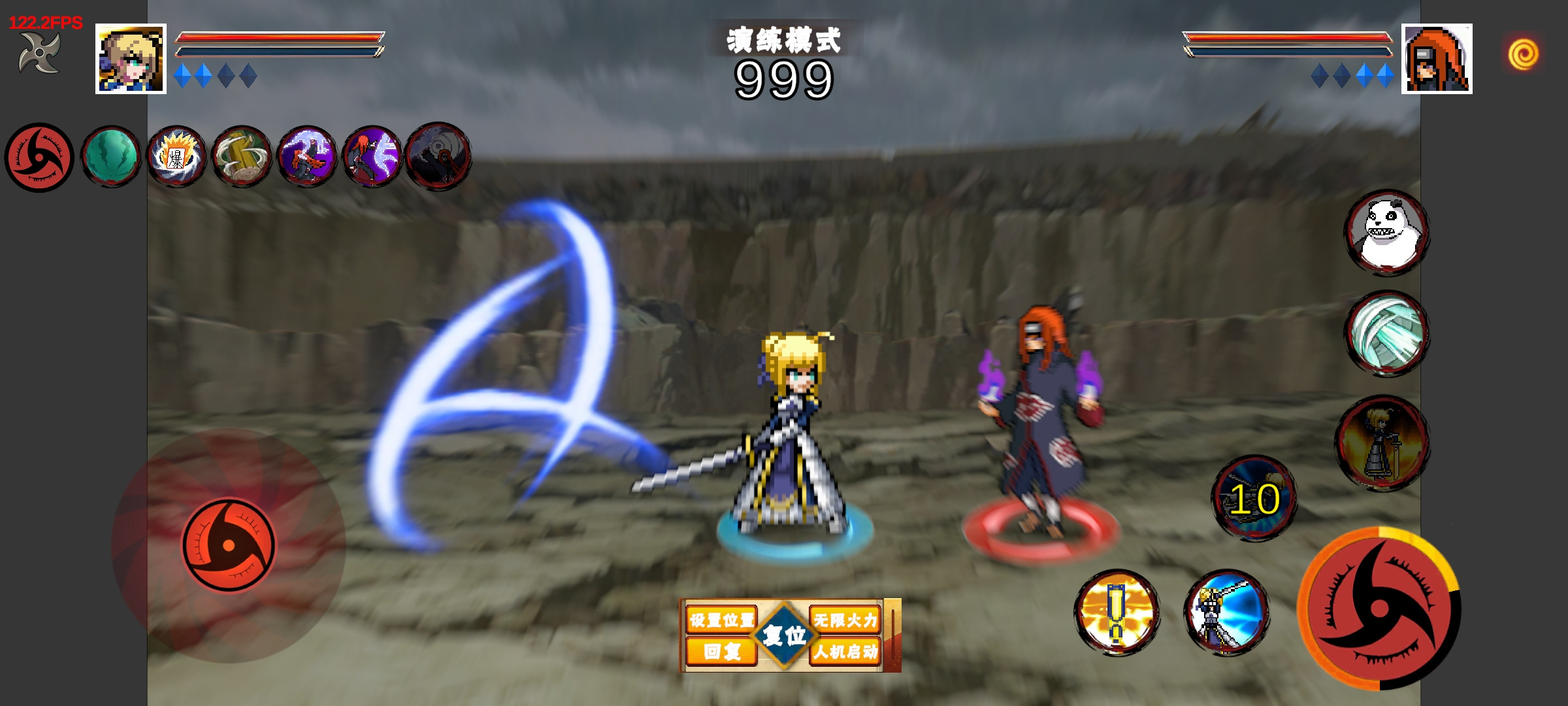Viewport: 1568px width, 706px height.
Task: Start the AI with 人机启动
Action: point(845,651)
